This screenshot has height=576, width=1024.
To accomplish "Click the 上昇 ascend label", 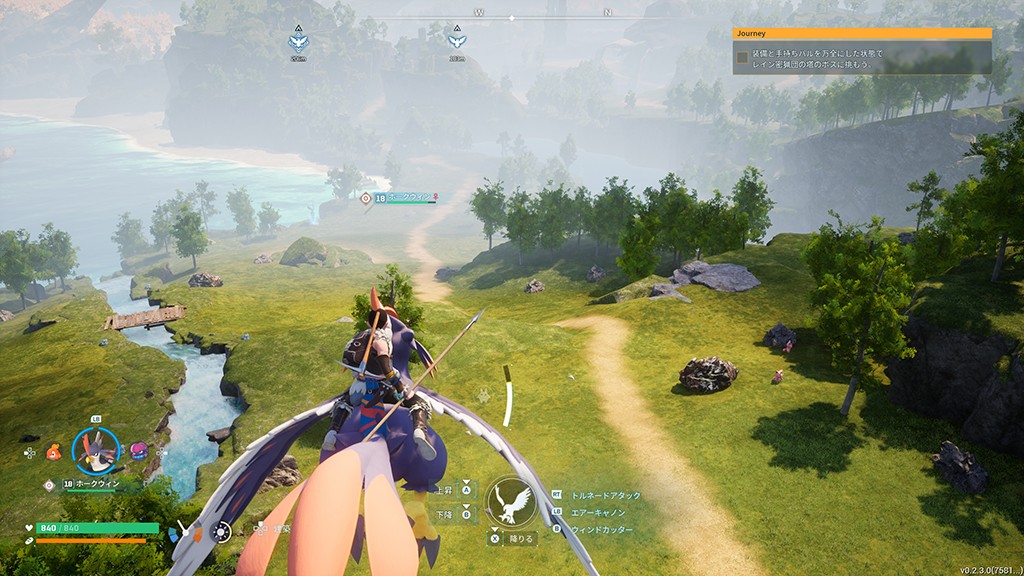I will pyautogui.click(x=444, y=490).
